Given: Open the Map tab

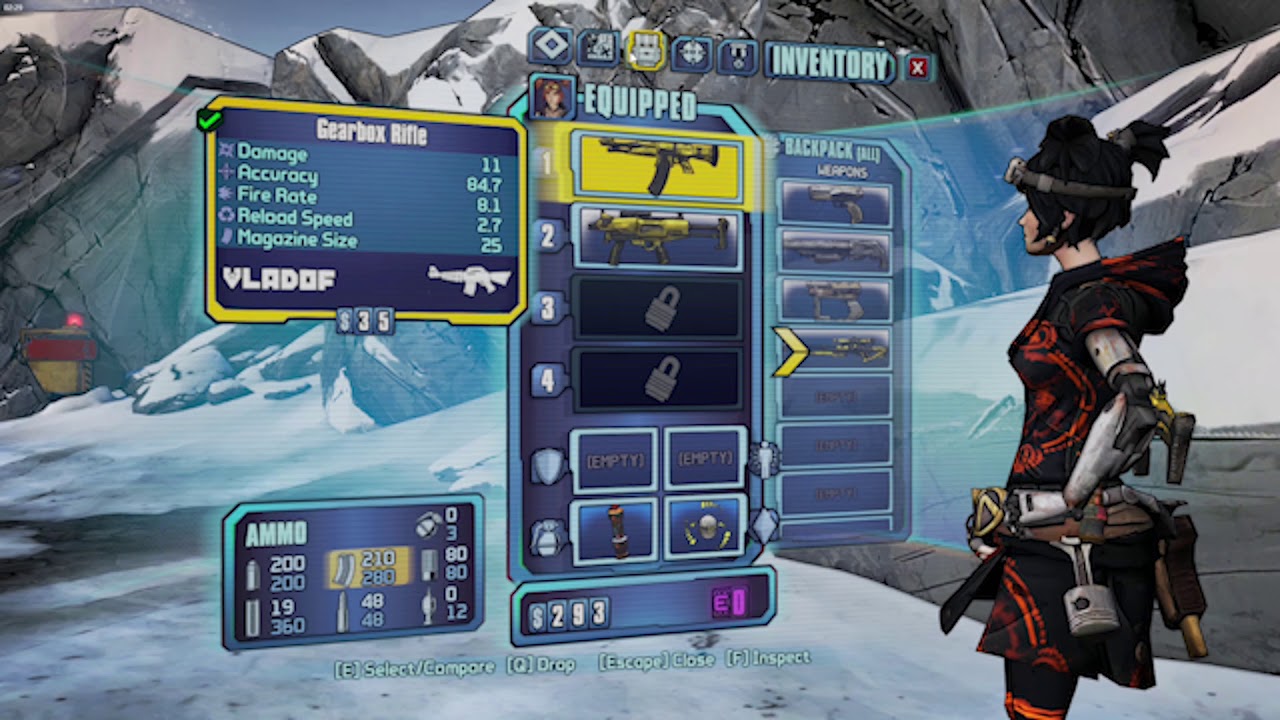Looking at the screenshot, I should (597, 48).
